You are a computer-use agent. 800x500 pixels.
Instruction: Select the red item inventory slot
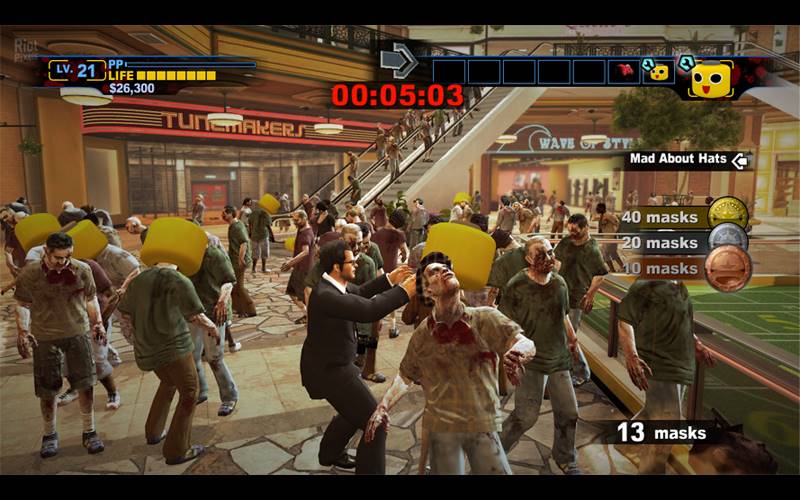coord(623,71)
